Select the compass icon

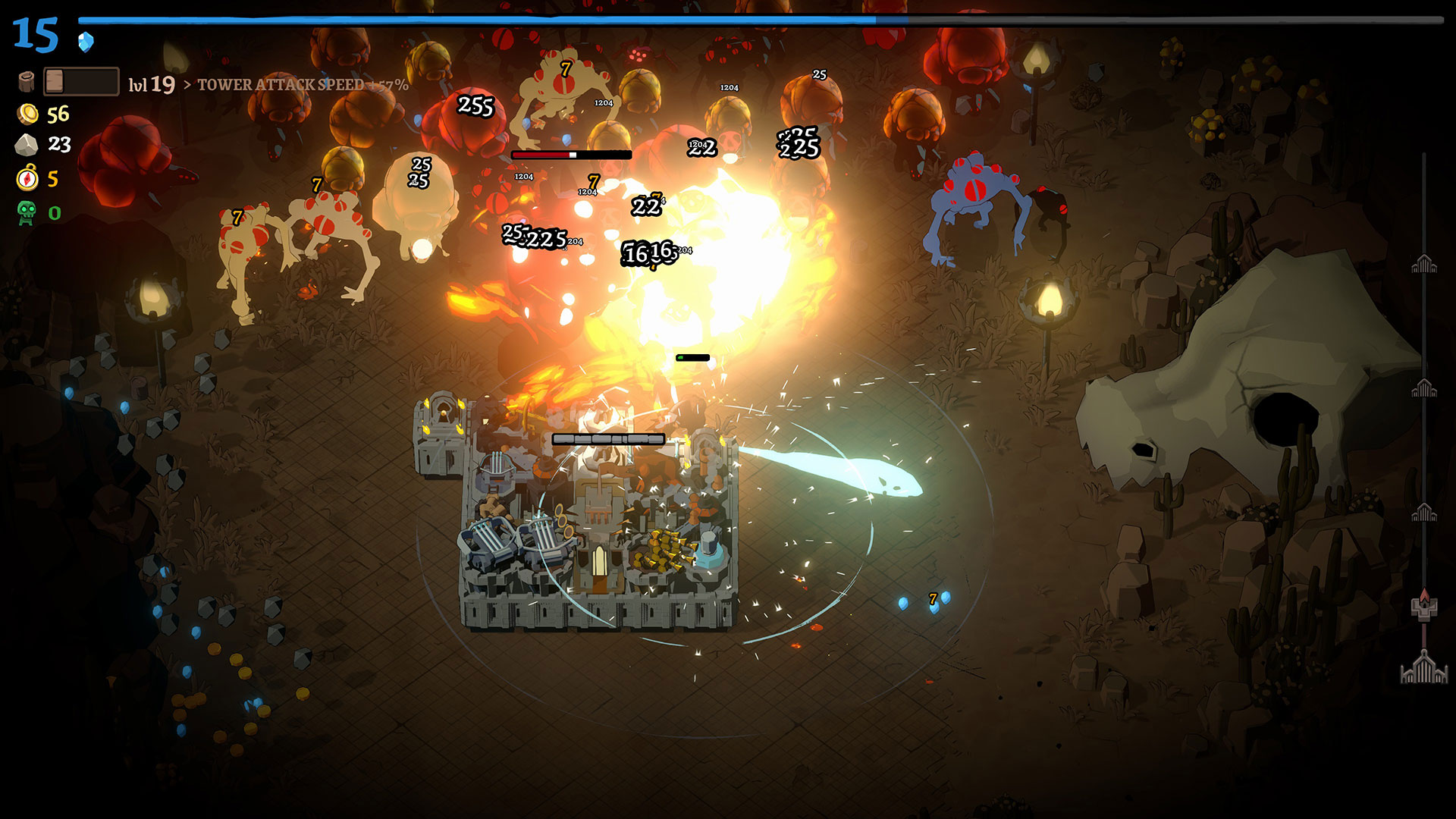[27, 178]
